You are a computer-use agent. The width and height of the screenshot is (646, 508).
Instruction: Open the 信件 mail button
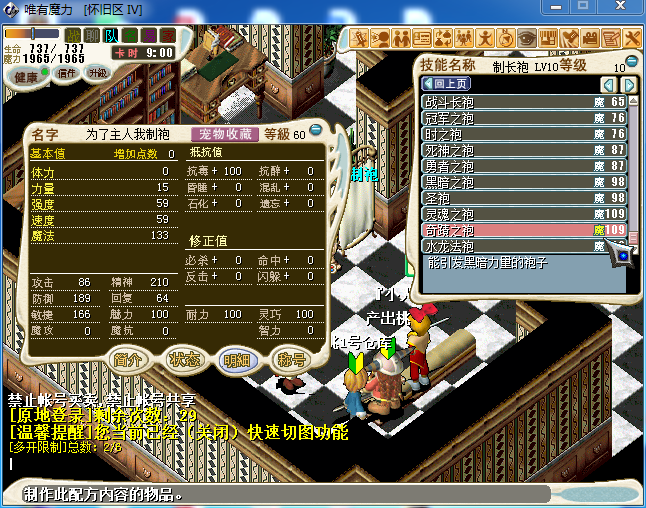(68, 73)
